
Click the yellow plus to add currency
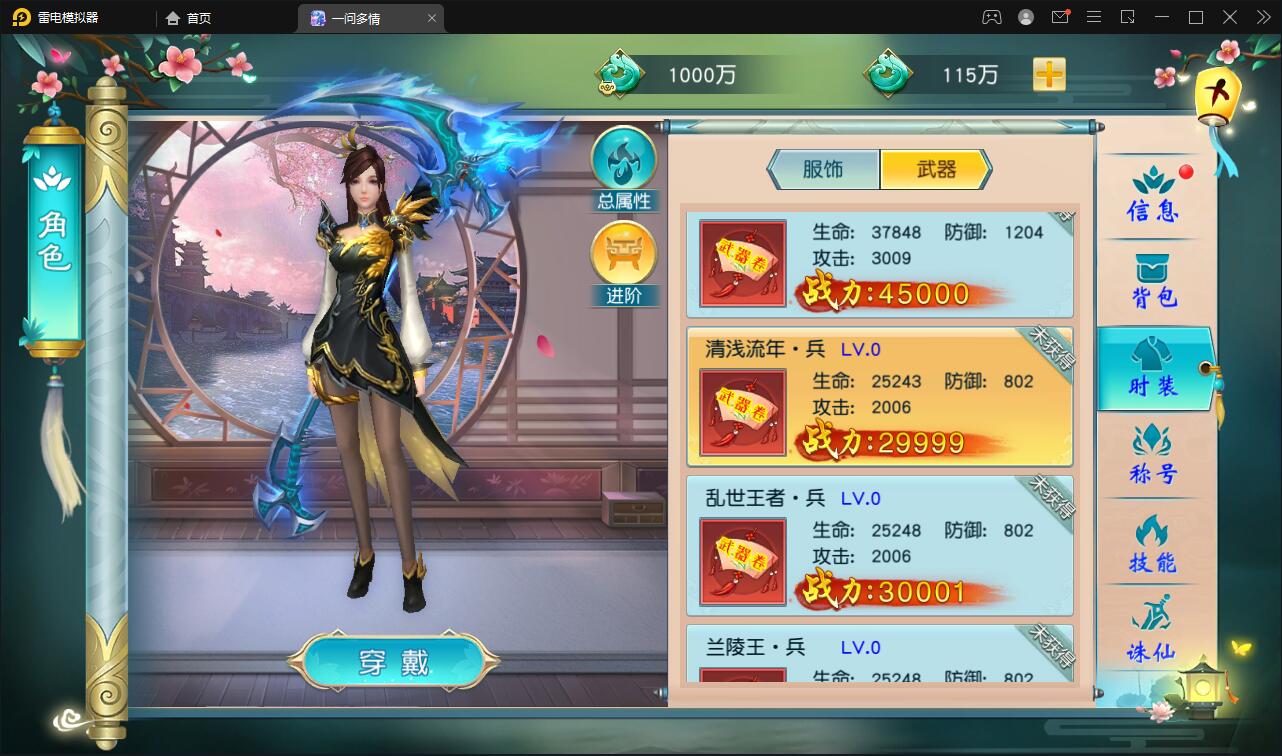[x=1048, y=74]
